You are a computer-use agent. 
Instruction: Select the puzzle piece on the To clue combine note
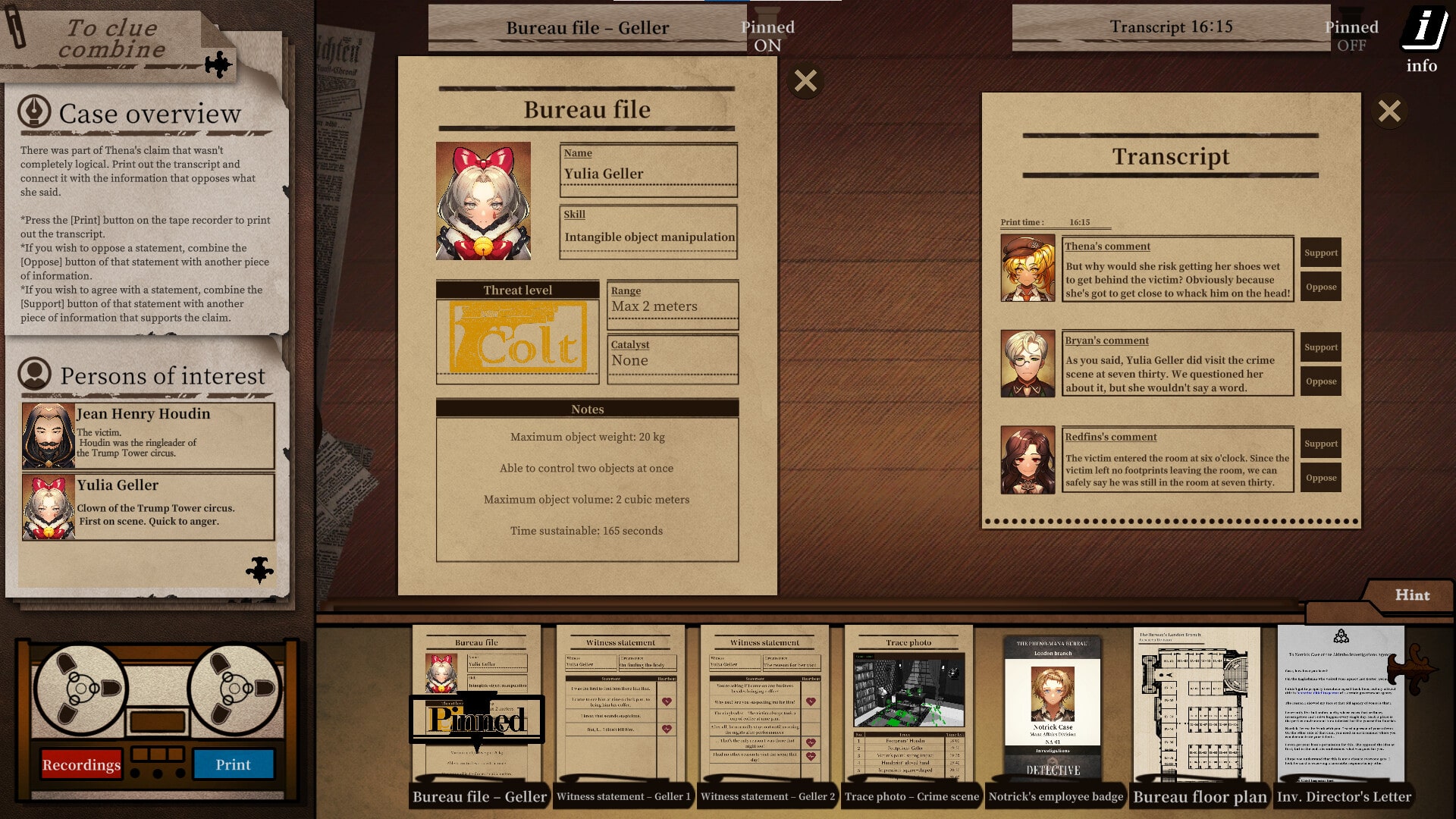218,65
